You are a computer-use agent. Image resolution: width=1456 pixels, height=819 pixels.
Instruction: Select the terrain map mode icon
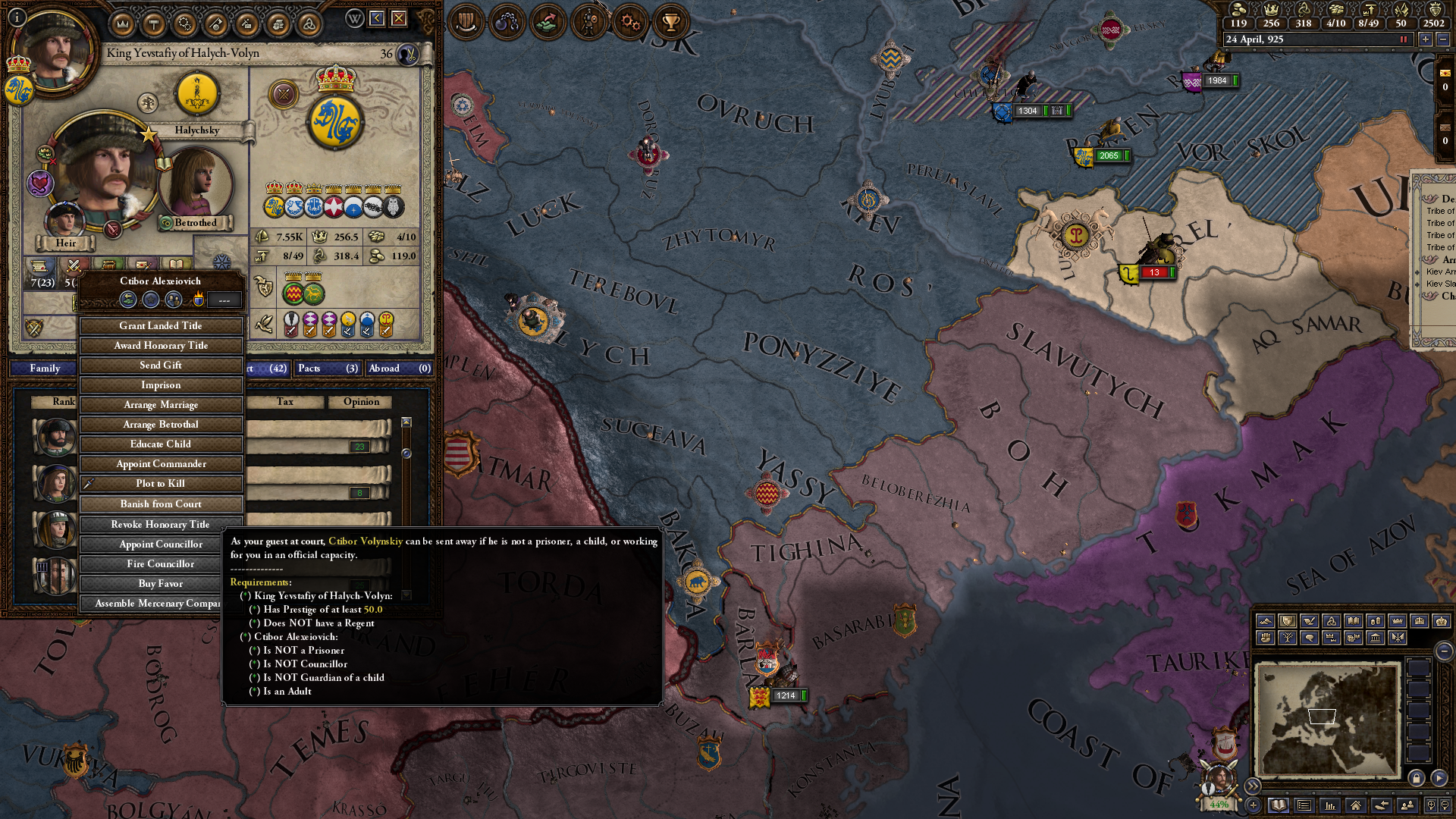1266,621
